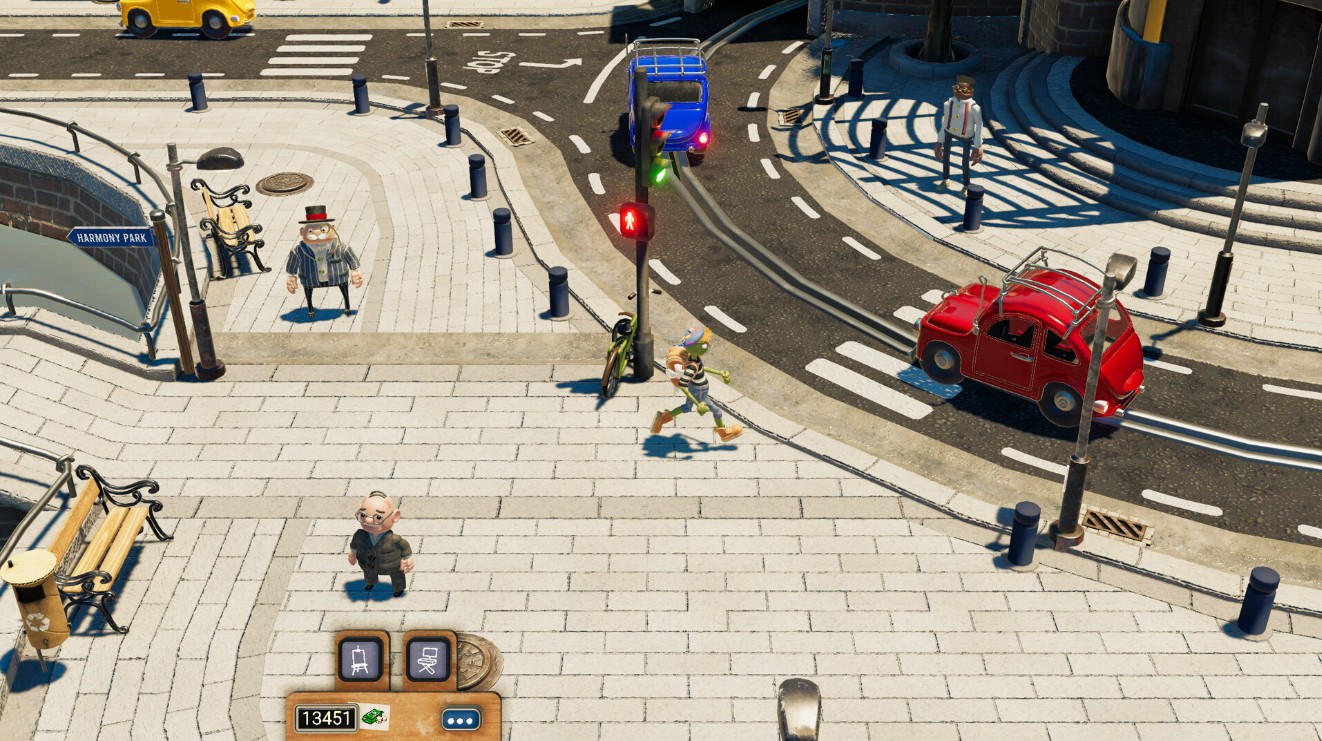Select the easel icon button
Screen dimensions: 1322x741
[x=360, y=659]
